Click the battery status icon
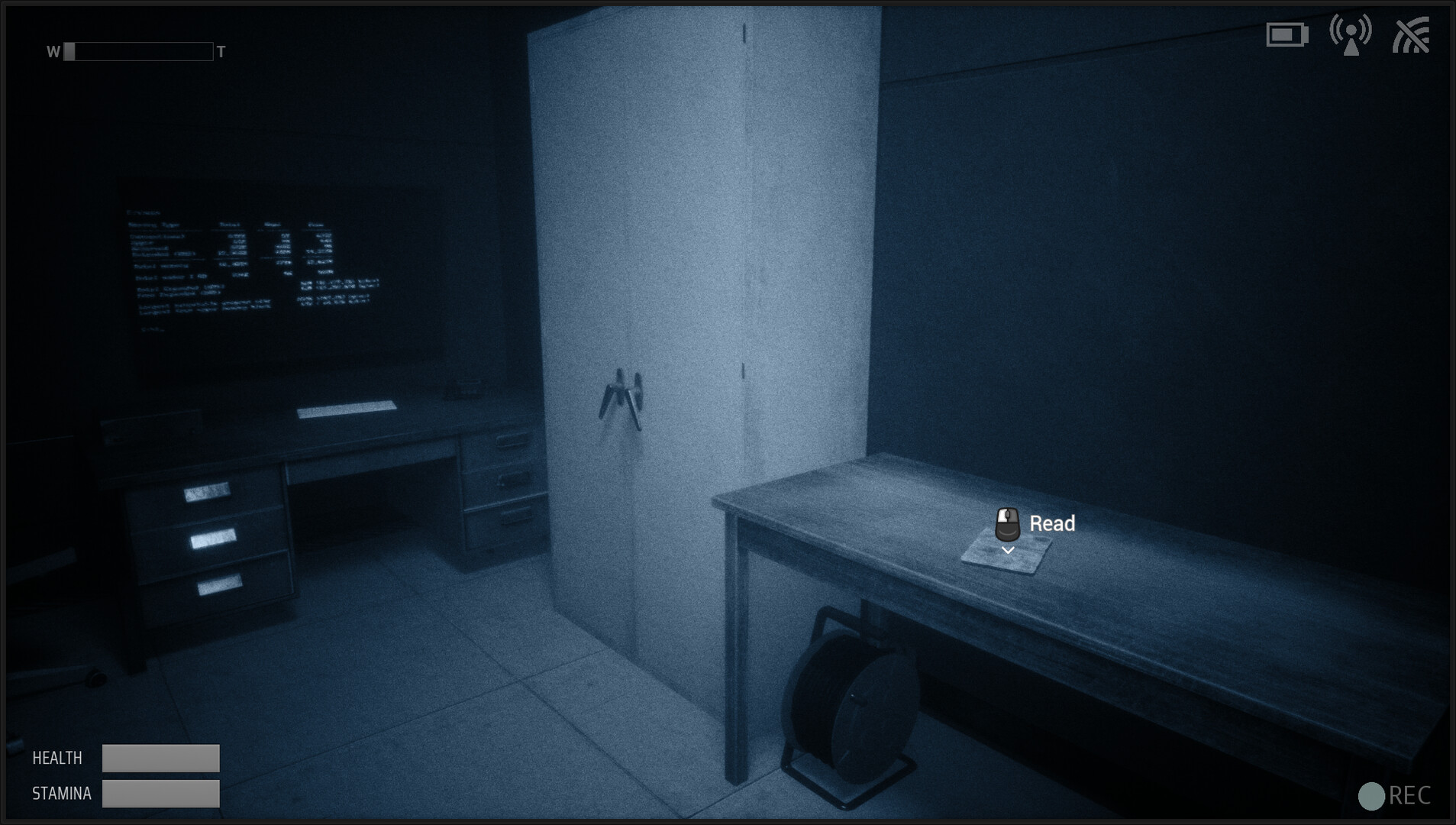Screen dimensions: 1456x825 [1287, 35]
